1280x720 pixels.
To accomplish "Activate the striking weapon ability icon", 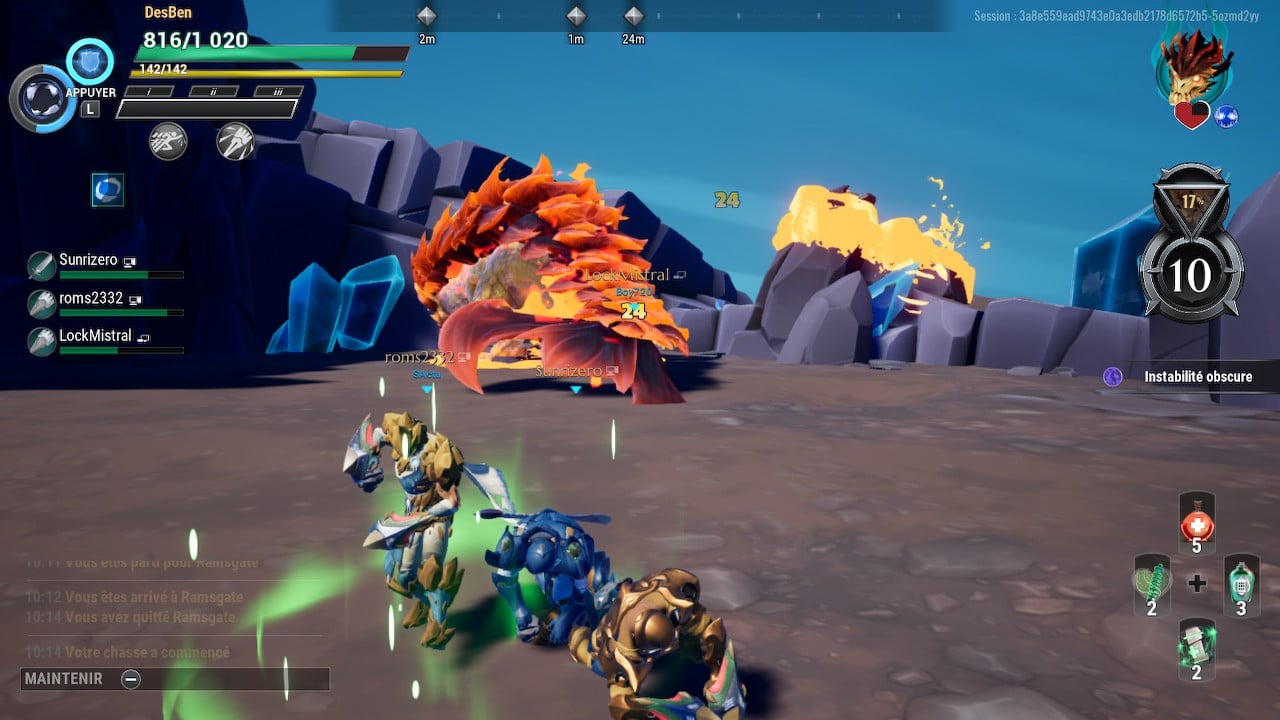I will tap(235, 141).
